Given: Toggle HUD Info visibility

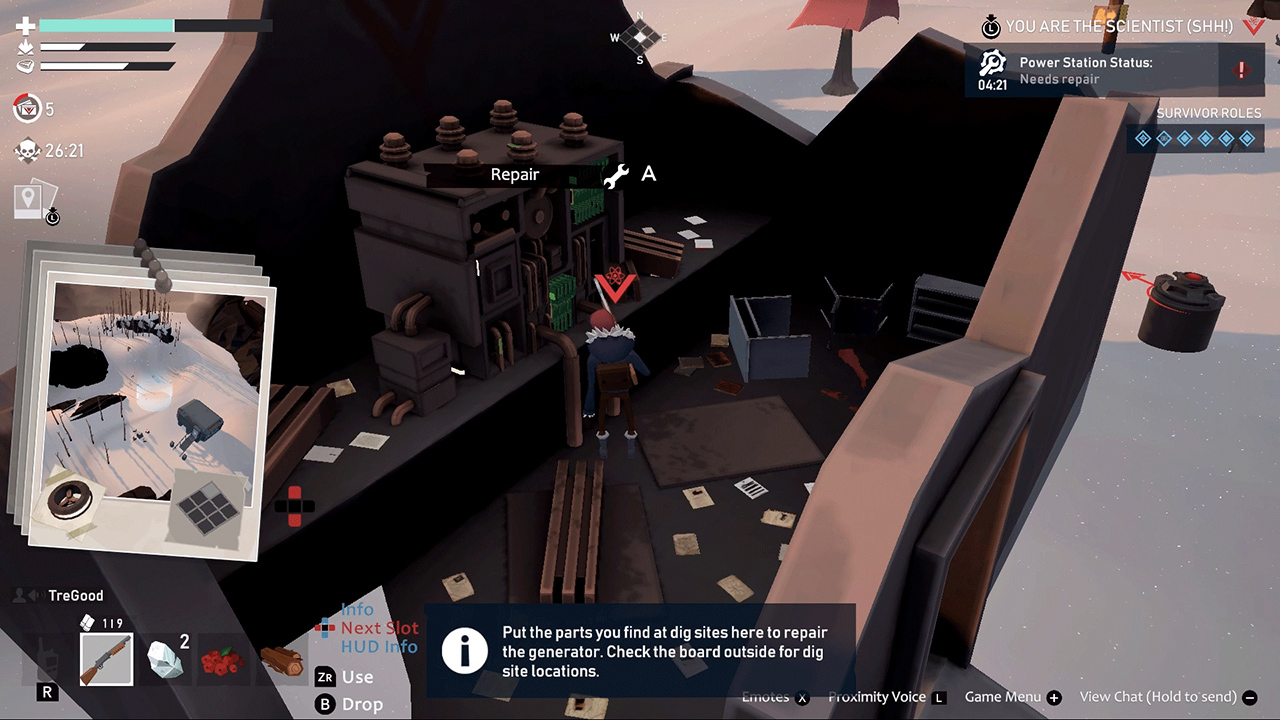Looking at the screenshot, I should (379, 645).
